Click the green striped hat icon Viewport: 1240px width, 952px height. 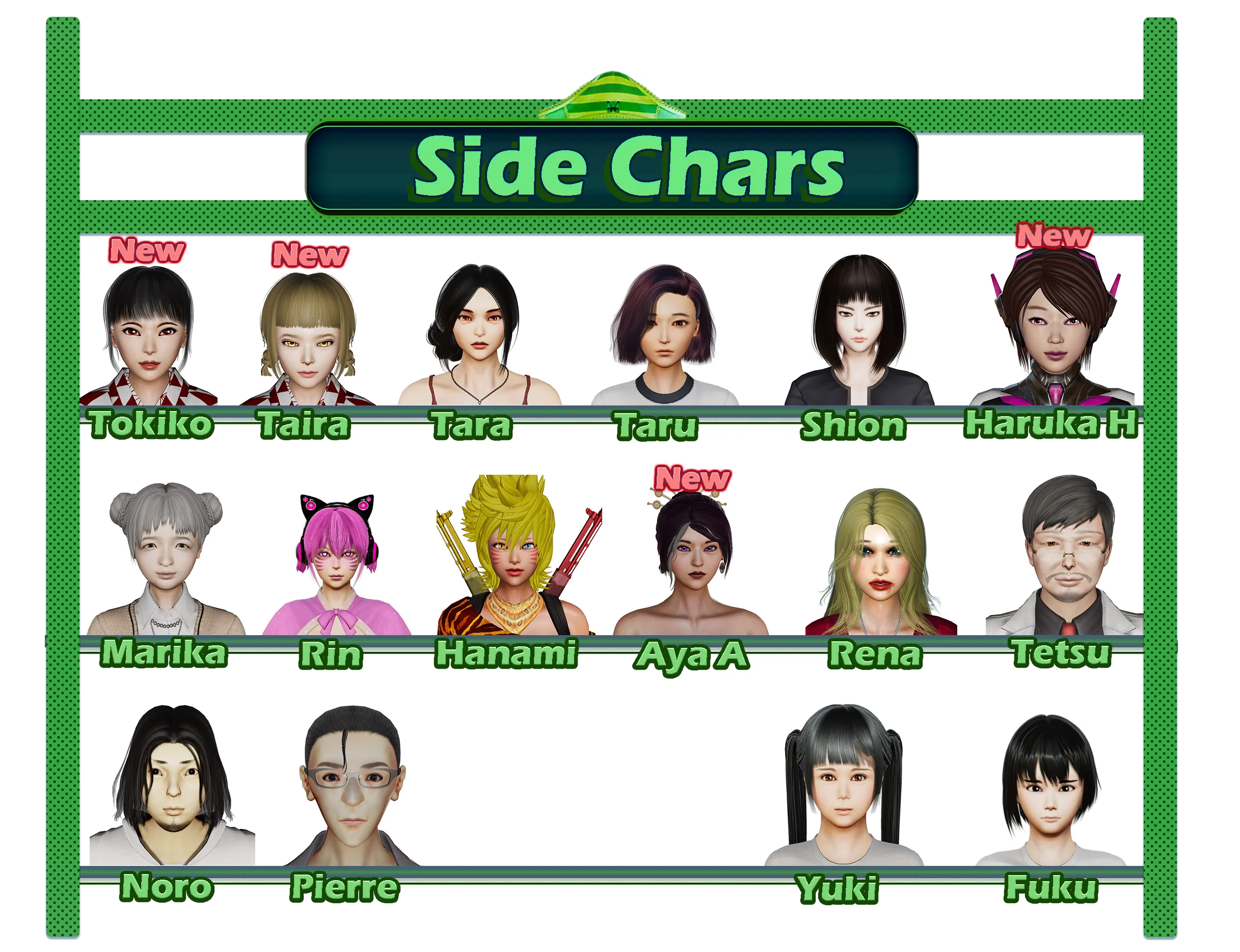click(x=611, y=95)
